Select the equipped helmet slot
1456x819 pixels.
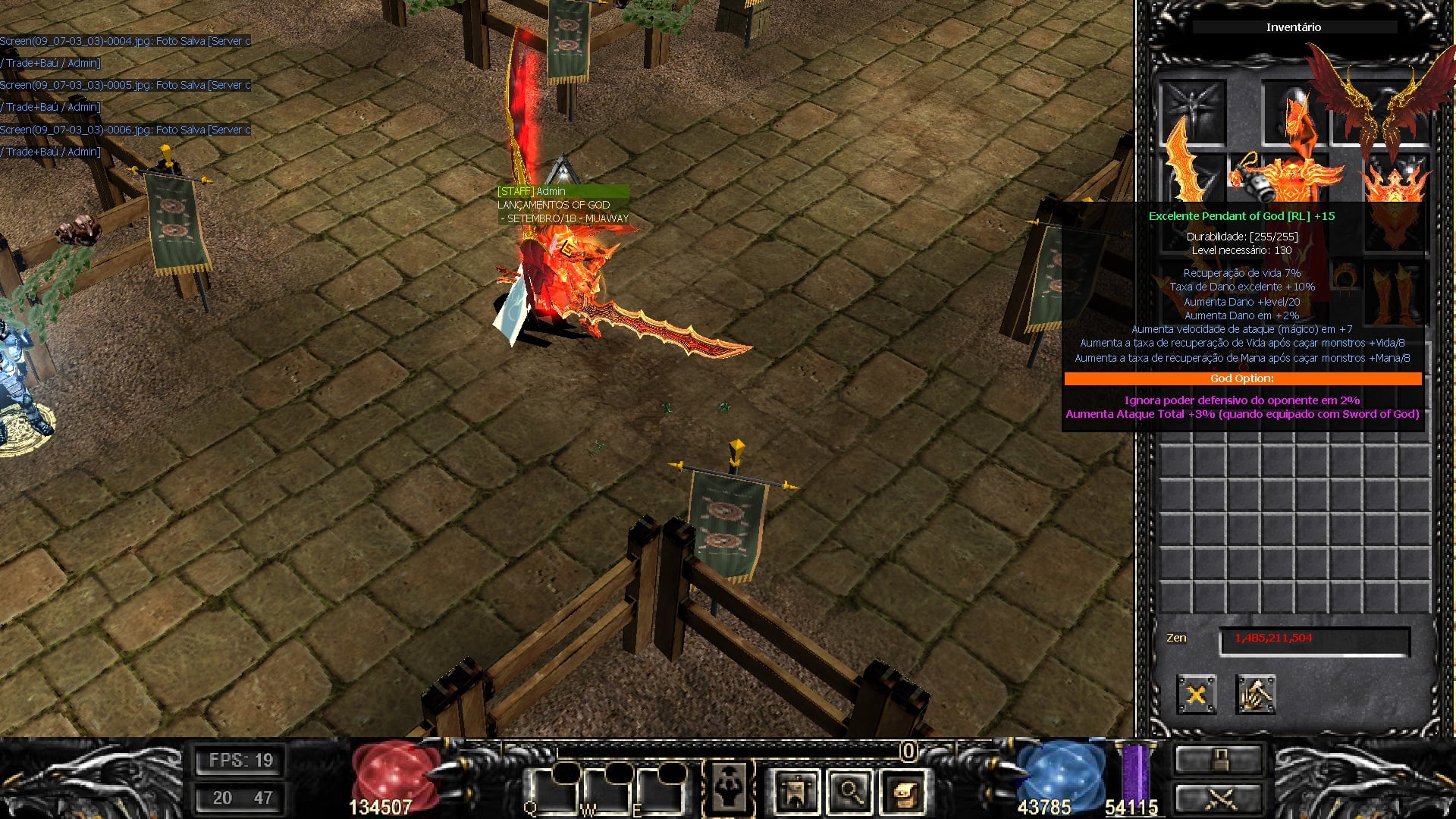click(1294, 112)
